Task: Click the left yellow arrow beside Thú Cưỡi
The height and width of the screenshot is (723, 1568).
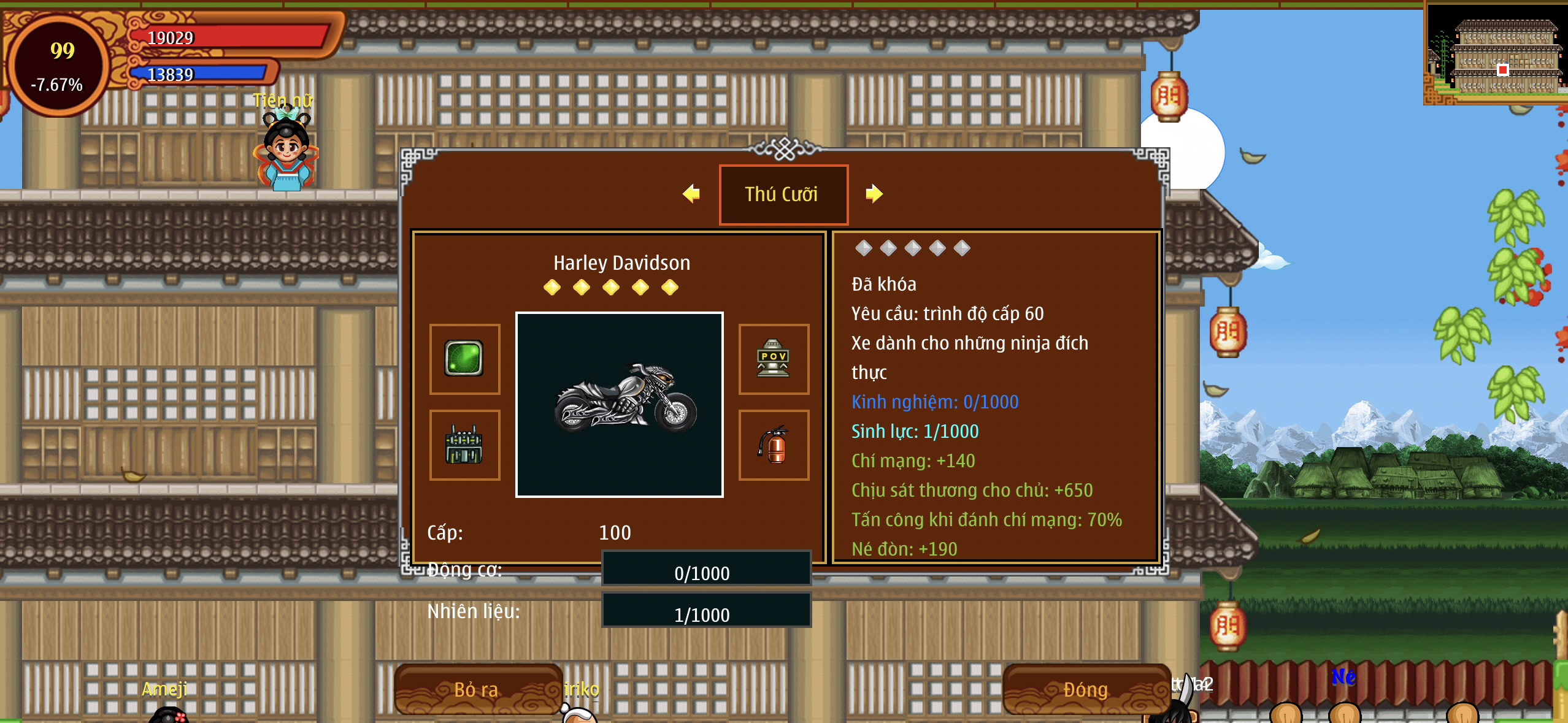Action: point(691,194)
